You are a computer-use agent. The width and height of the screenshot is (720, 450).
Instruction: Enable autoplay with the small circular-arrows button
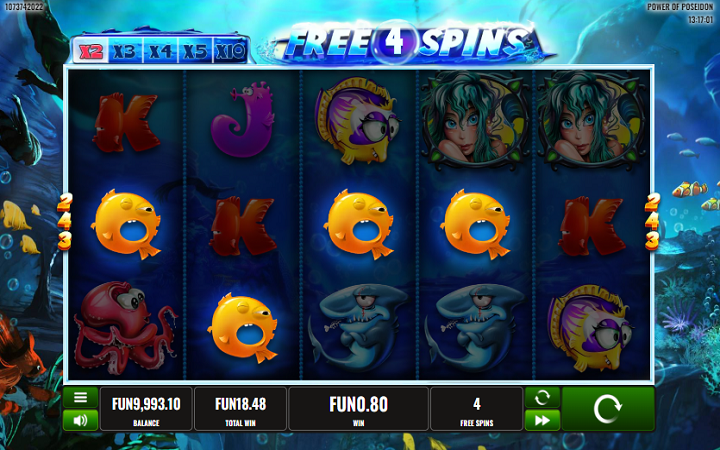541,397
